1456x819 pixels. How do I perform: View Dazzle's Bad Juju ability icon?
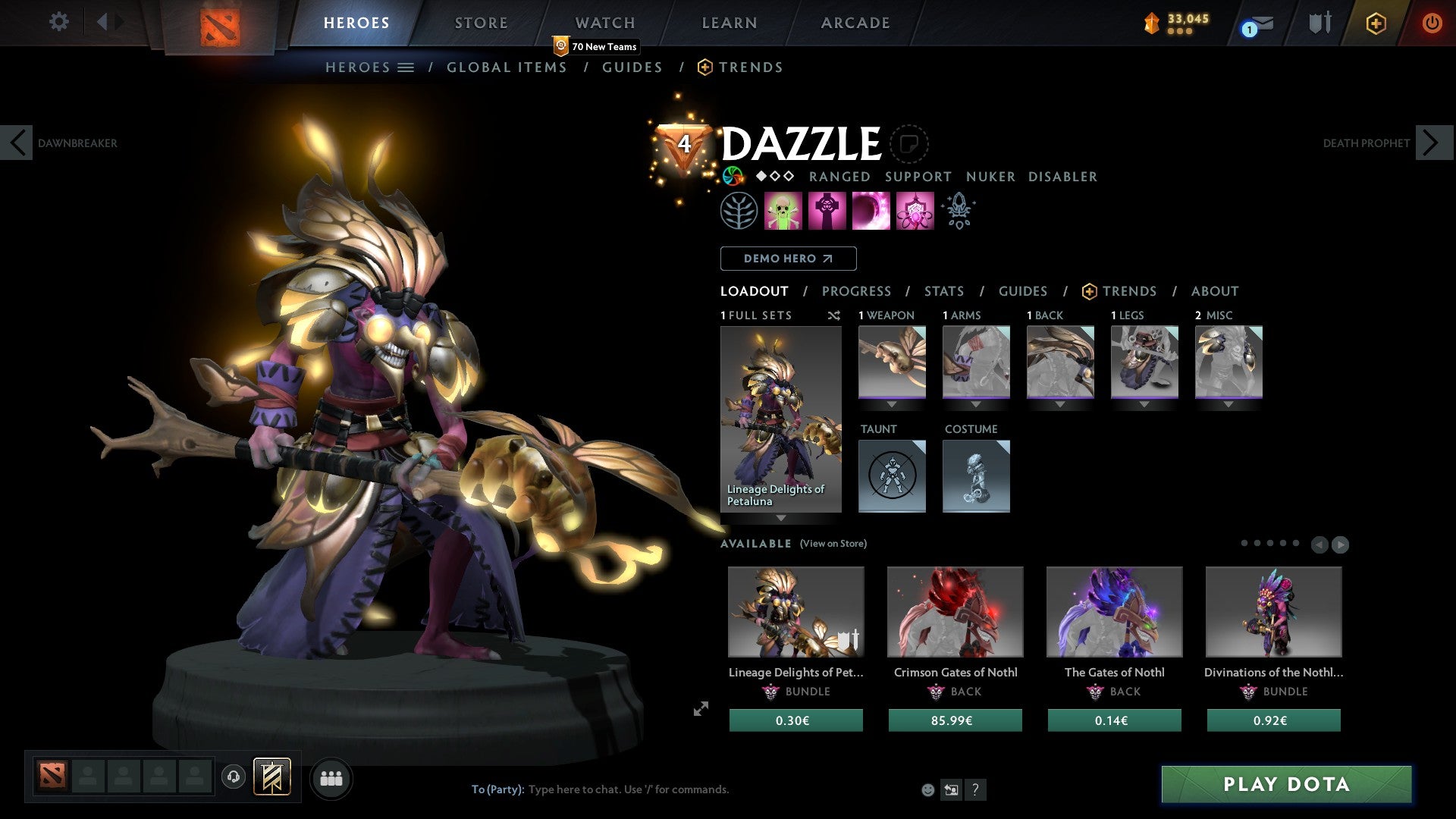point(914,211)
